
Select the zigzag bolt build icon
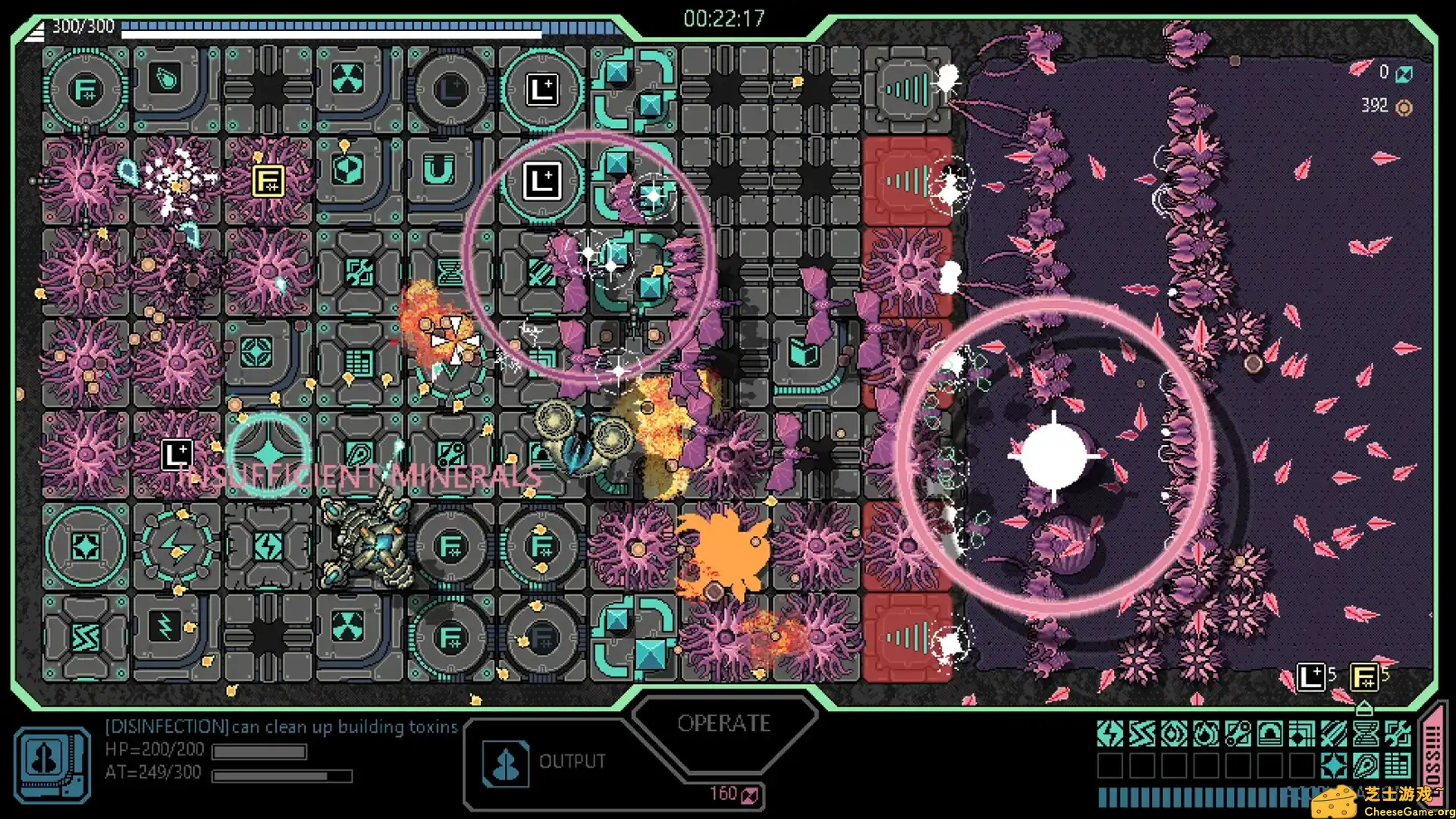click(1142, 734)
